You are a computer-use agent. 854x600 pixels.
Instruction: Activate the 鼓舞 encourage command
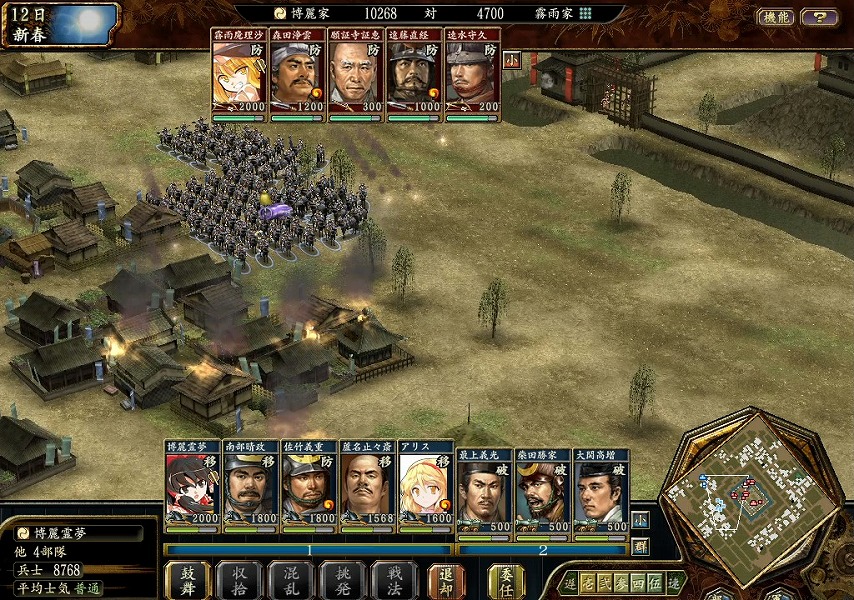point(187,579)
